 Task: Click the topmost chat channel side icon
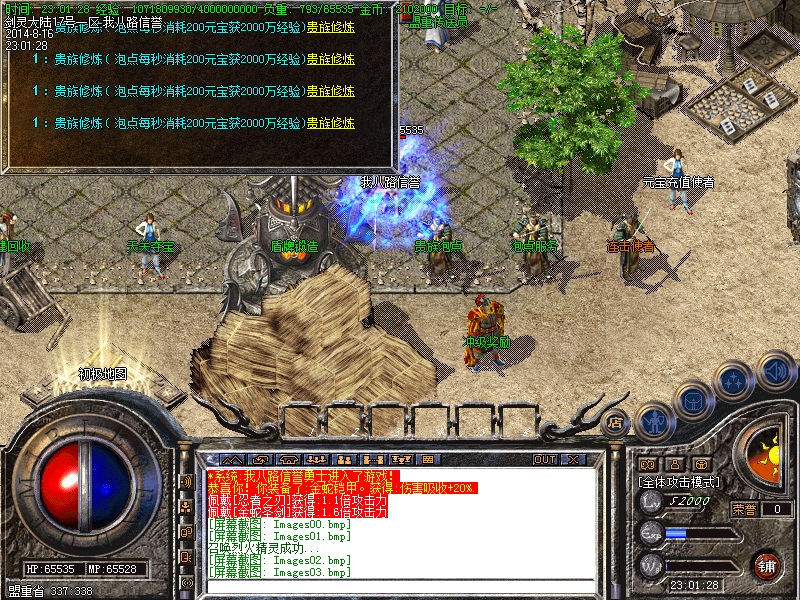pyautogui.click(x=186, y=482)
